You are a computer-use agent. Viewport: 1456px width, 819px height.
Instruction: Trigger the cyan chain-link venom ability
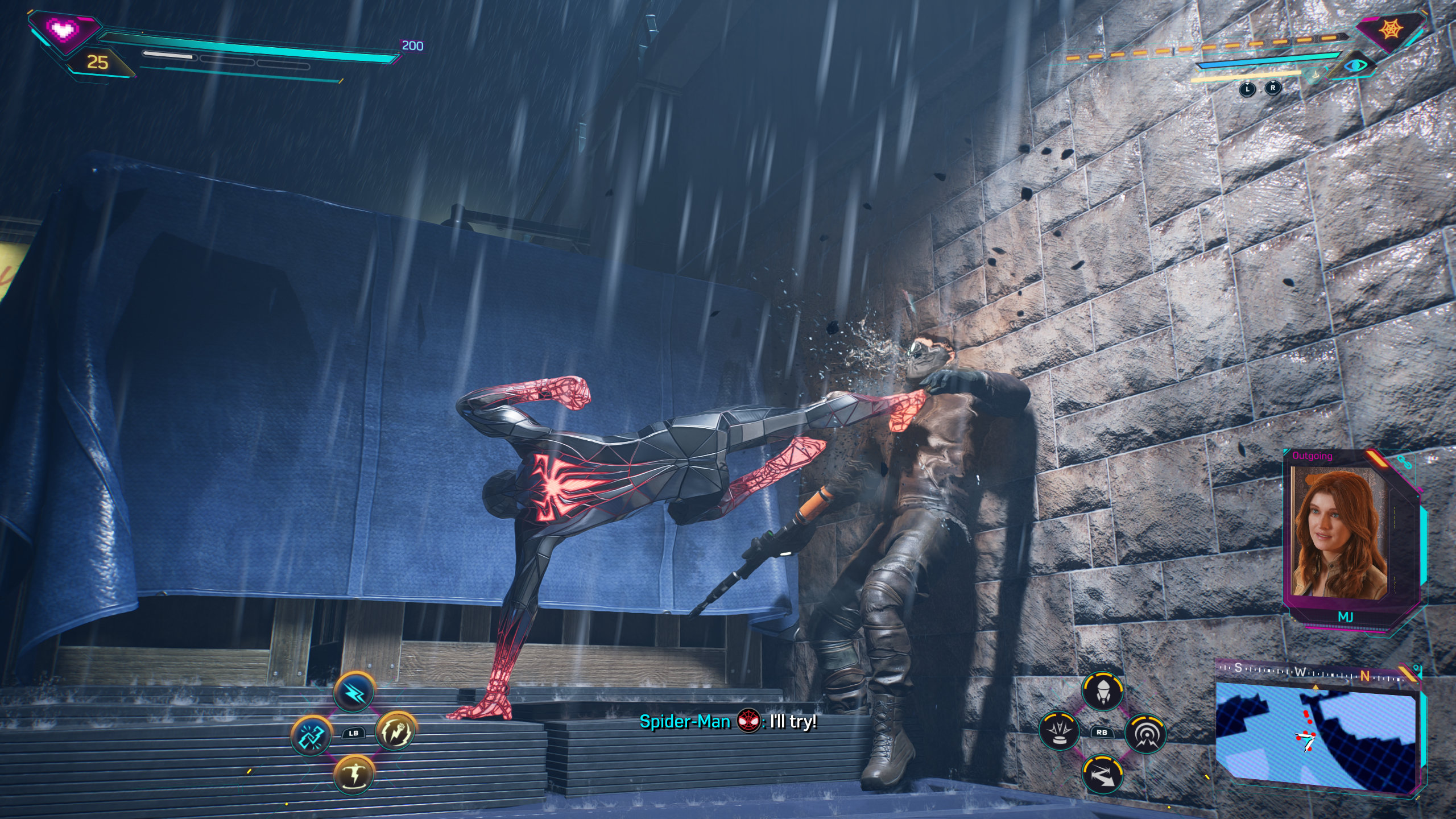[x=311, y=735]
